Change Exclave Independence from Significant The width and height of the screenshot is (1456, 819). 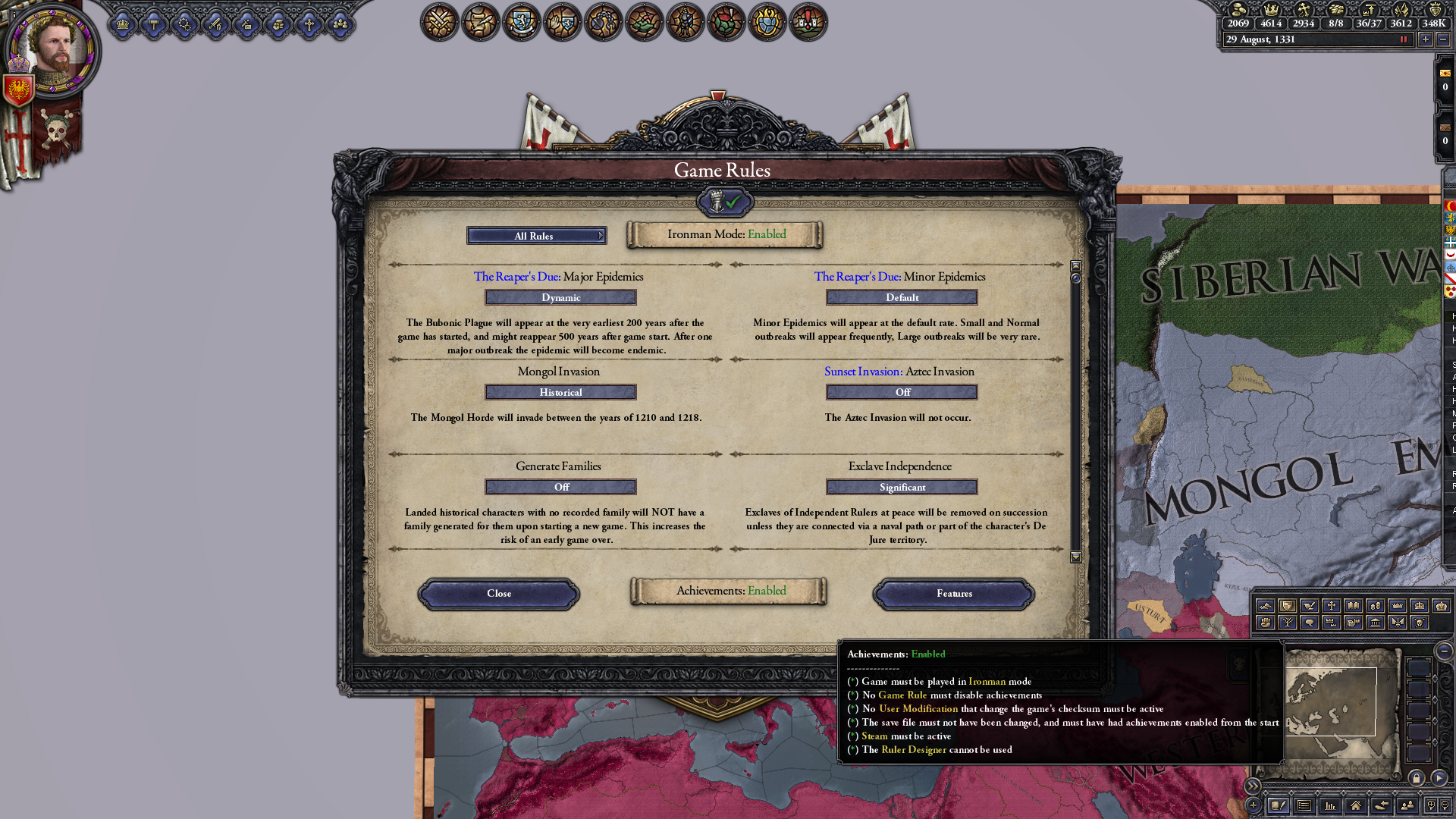point(902,487)
